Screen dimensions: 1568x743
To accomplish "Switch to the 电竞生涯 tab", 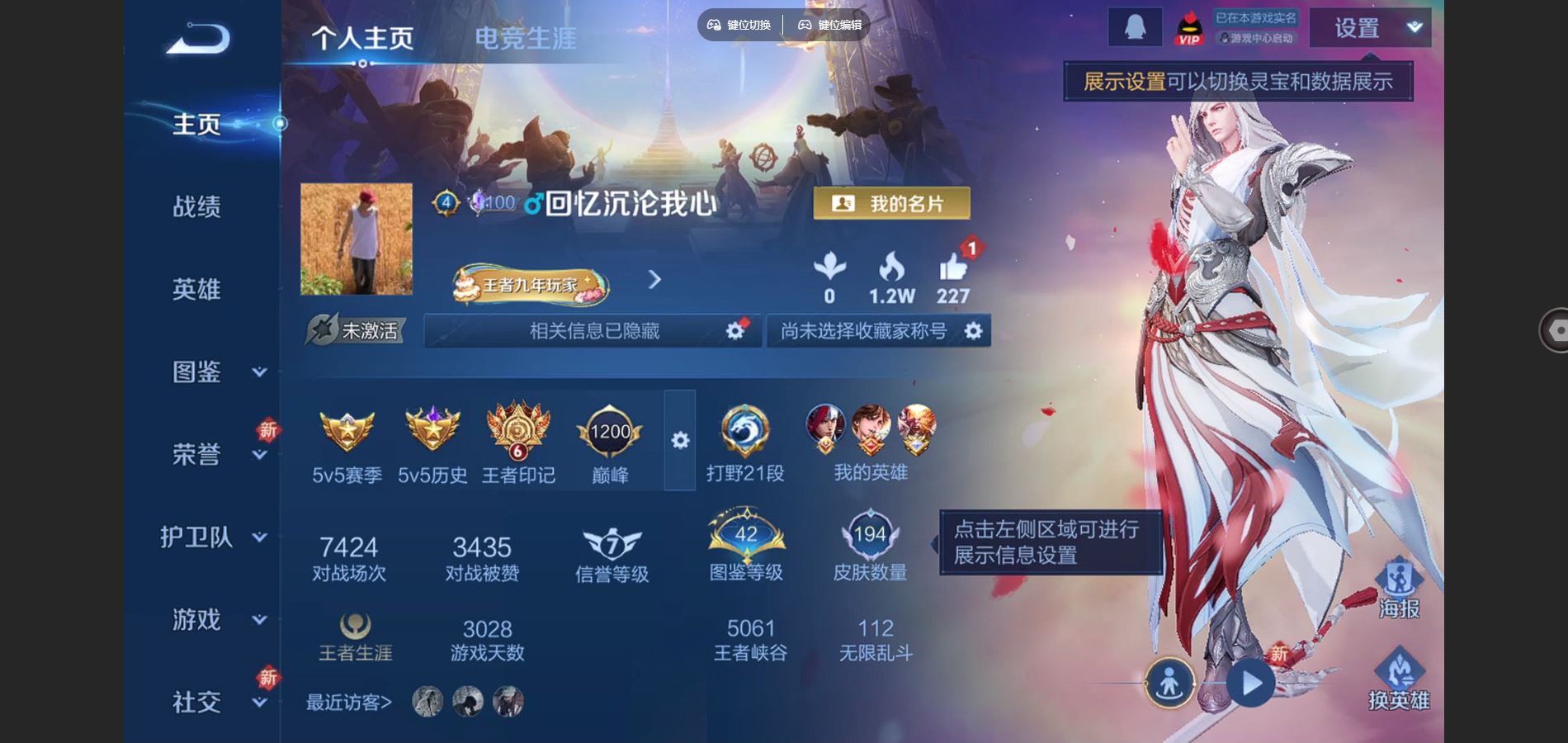I will tap(526, 35).
